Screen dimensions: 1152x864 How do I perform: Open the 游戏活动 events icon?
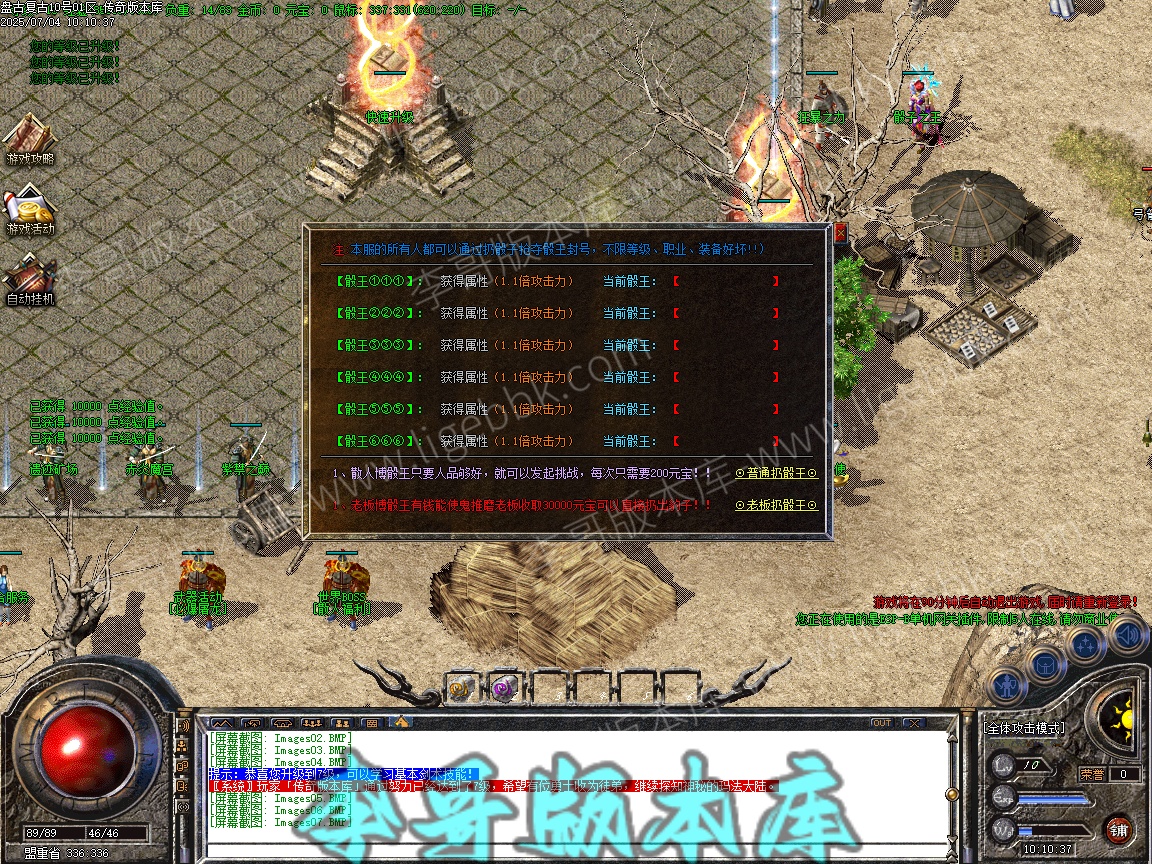point(30,210)
